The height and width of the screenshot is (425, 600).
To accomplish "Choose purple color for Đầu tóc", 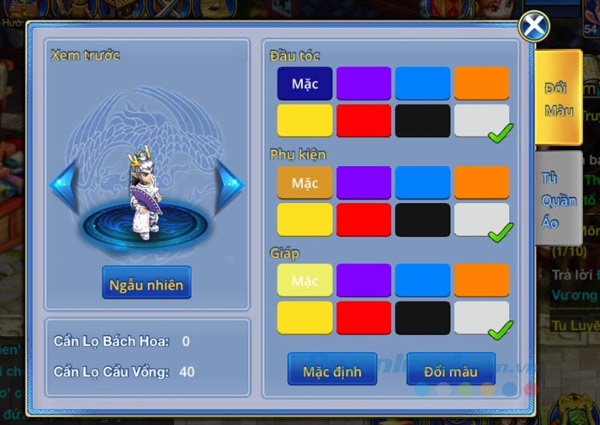I will point(363,84).
